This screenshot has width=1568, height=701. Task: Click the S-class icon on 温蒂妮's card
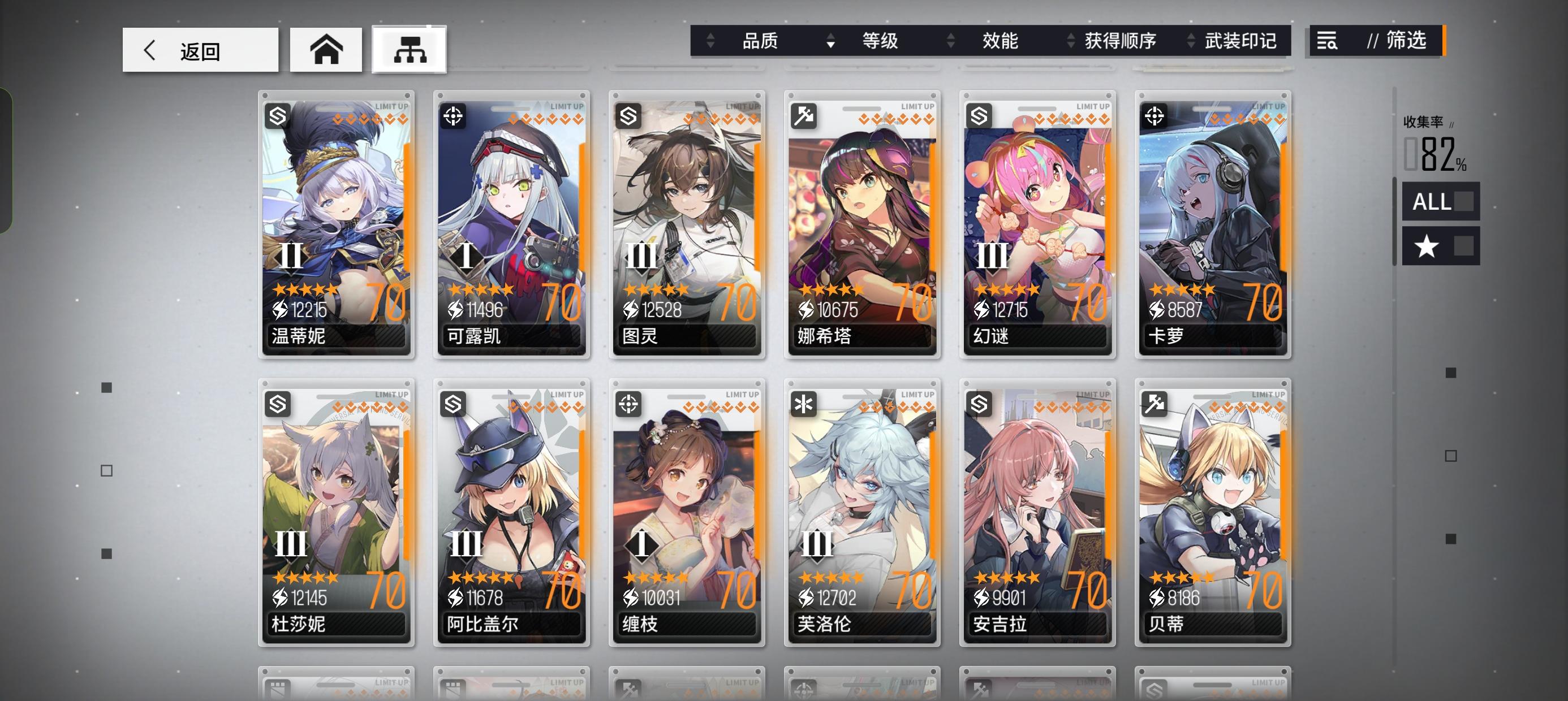277,115
